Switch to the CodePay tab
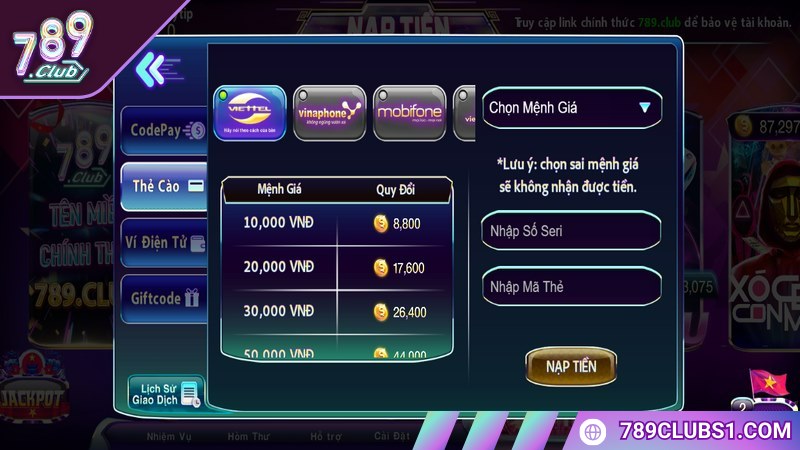 [x=166, y=129]
